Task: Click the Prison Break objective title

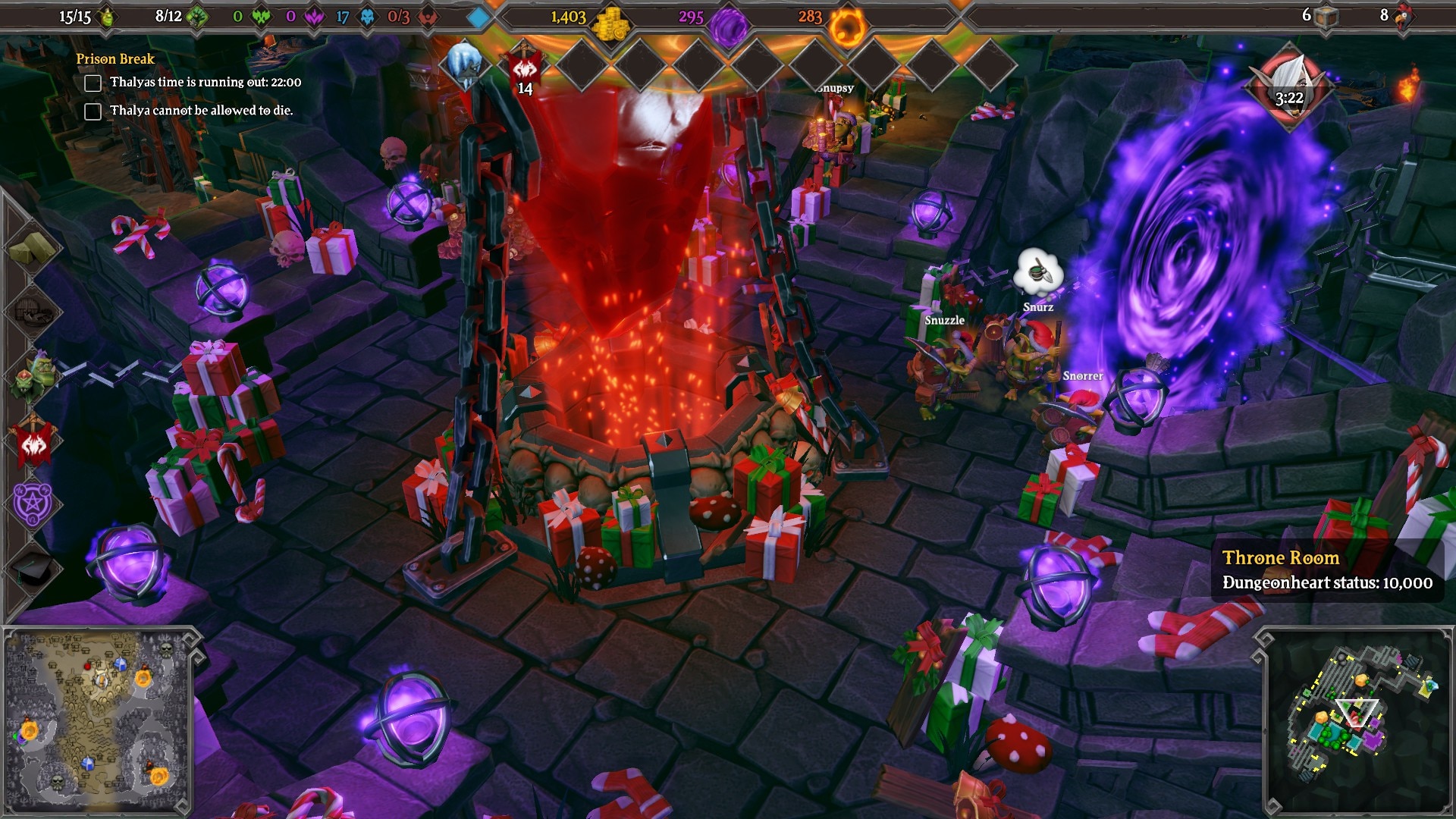Action: pos(115,59)
